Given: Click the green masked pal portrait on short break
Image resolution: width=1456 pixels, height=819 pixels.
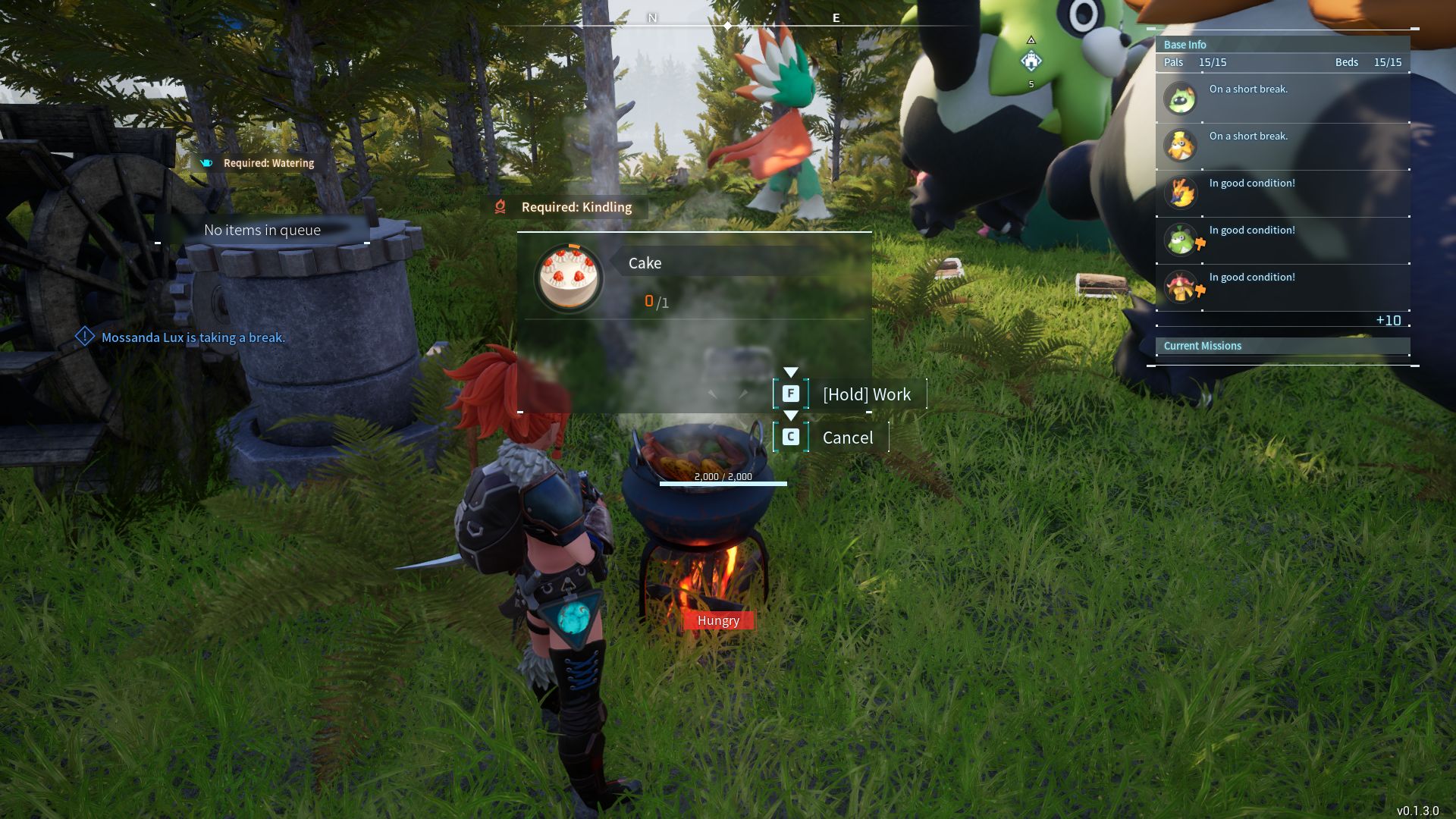Looking at the screenshot, I should coord(1181,99).
